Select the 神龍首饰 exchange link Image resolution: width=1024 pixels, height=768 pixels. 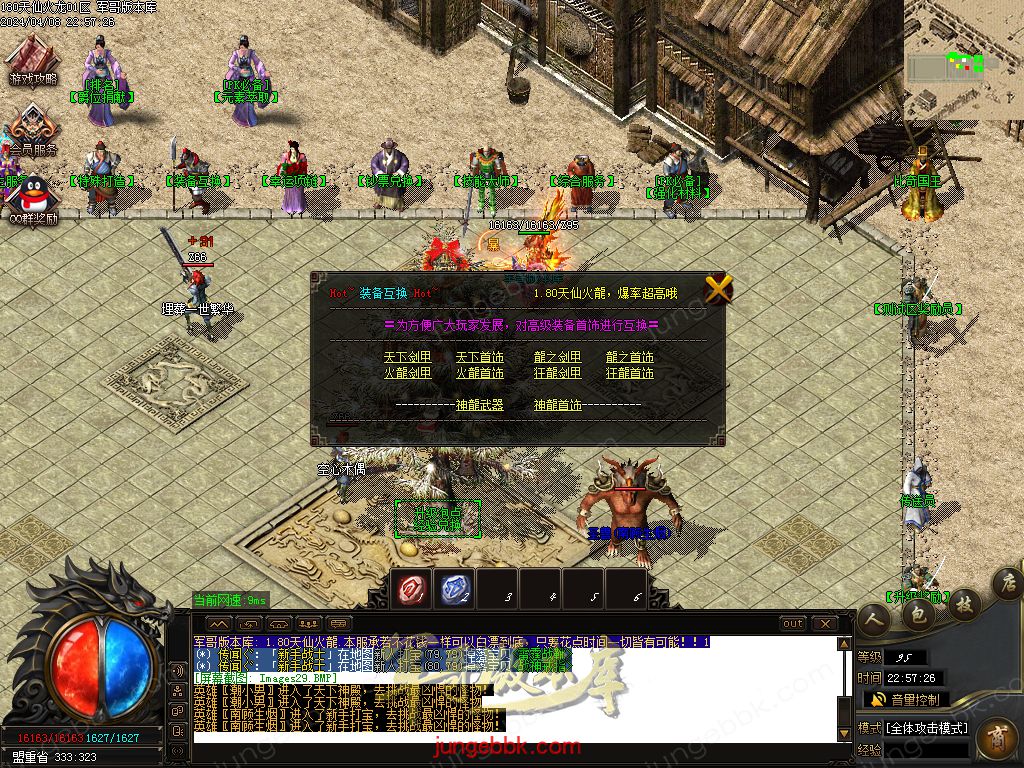[557, 405]
